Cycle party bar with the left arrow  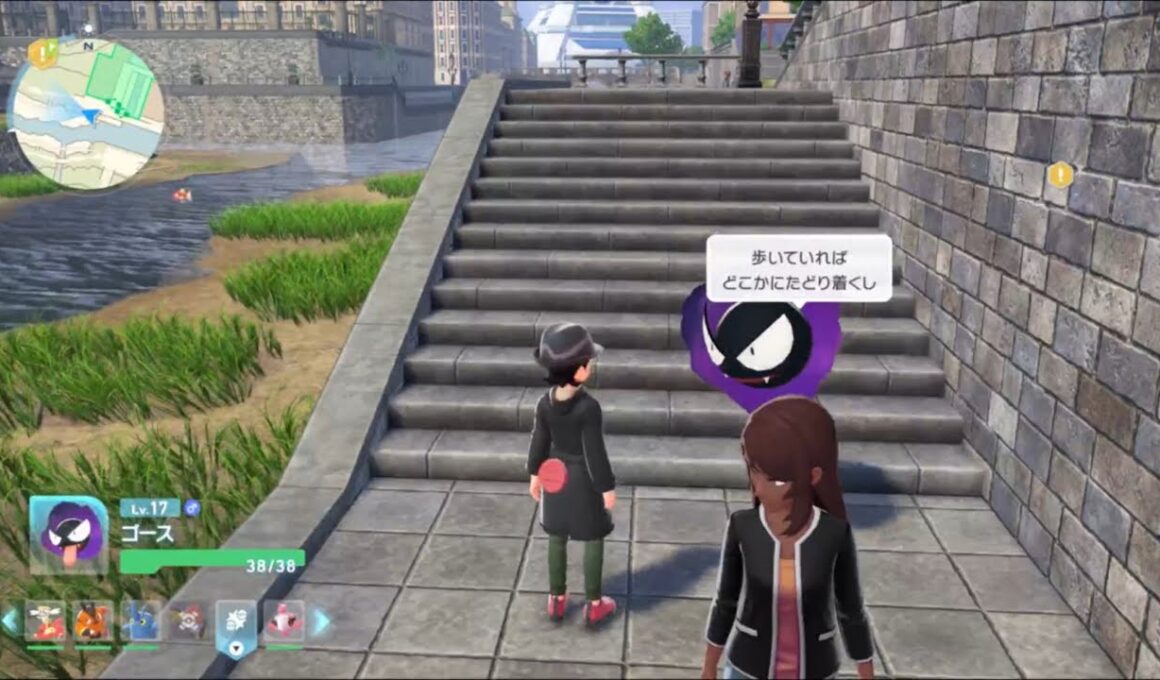(x=10, y=622)
